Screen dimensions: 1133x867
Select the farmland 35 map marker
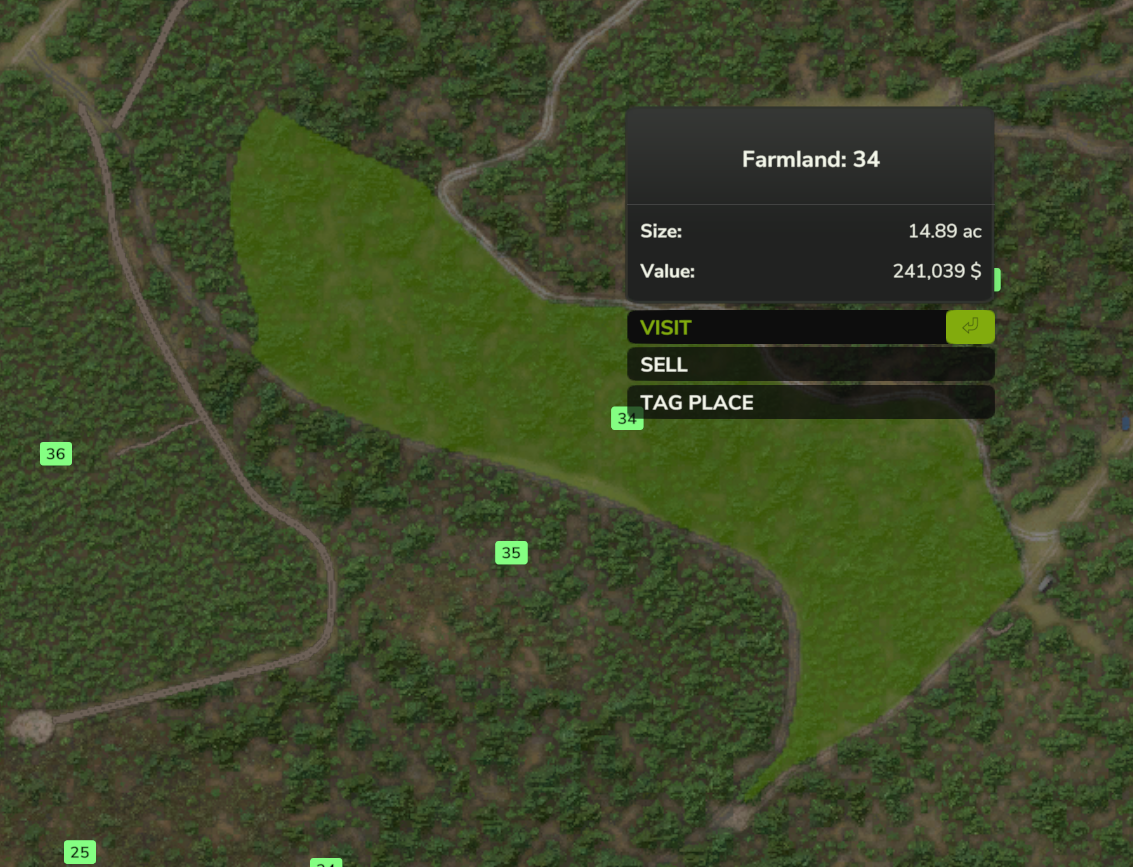[x=511, y=553]
